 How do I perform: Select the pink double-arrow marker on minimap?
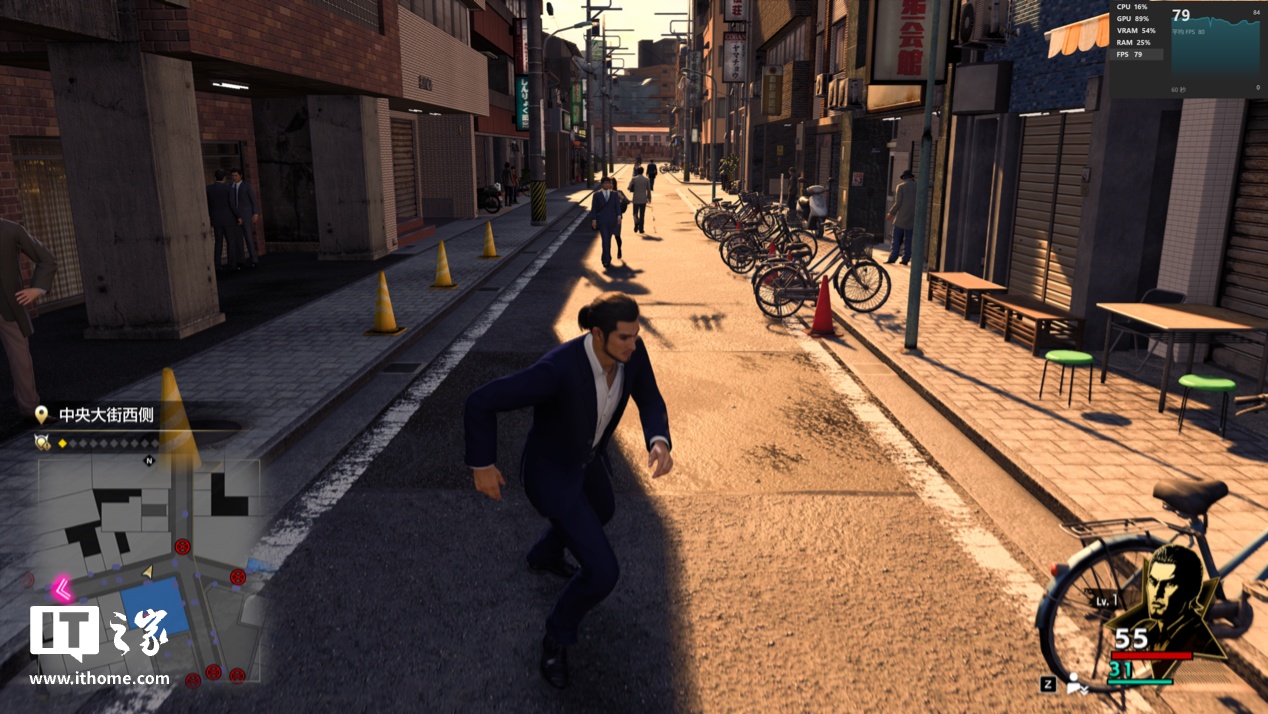pyautogui.click(x=62, y=588)
